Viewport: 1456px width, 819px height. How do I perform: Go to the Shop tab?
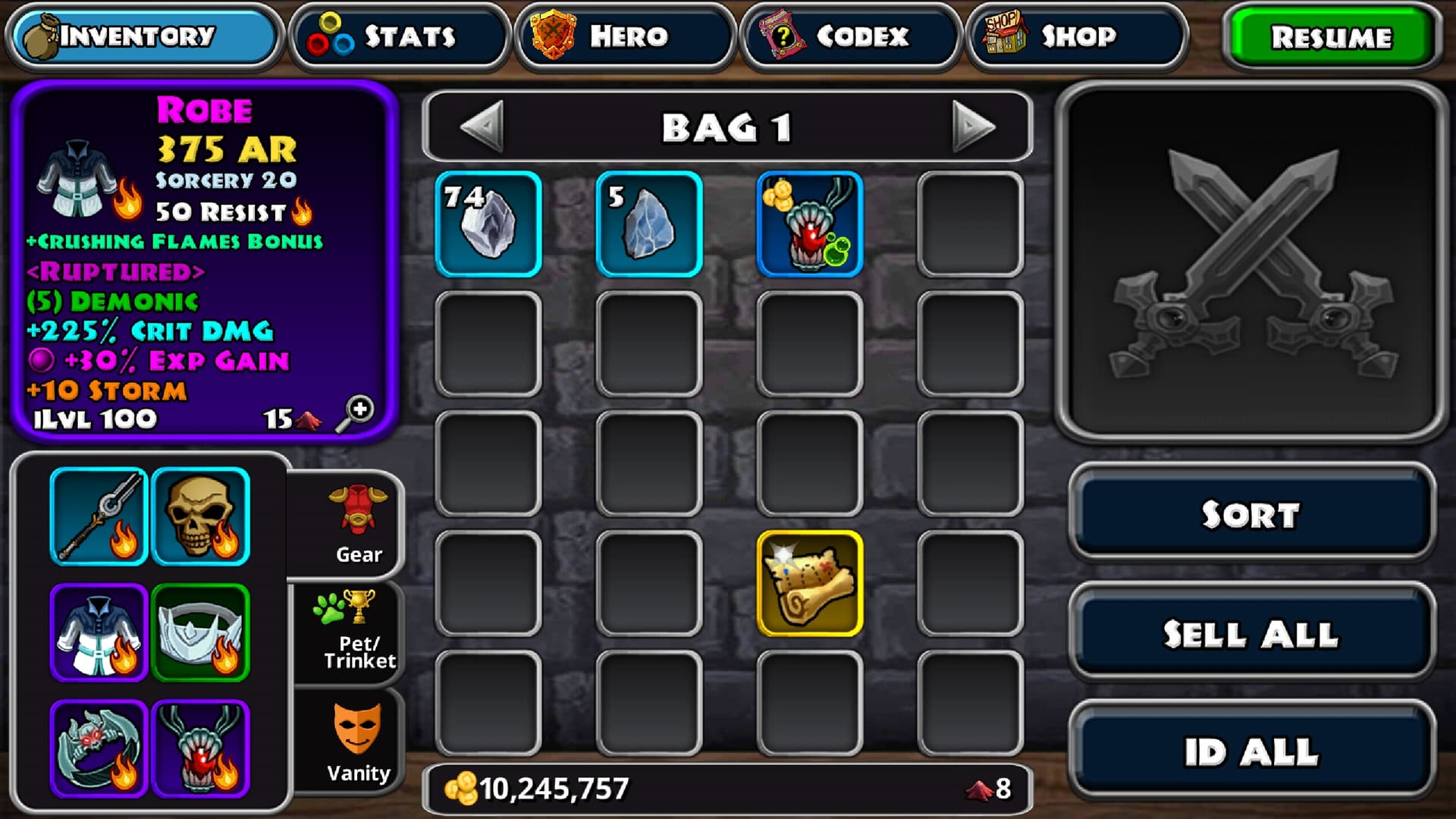click(x=1075, y=36)
